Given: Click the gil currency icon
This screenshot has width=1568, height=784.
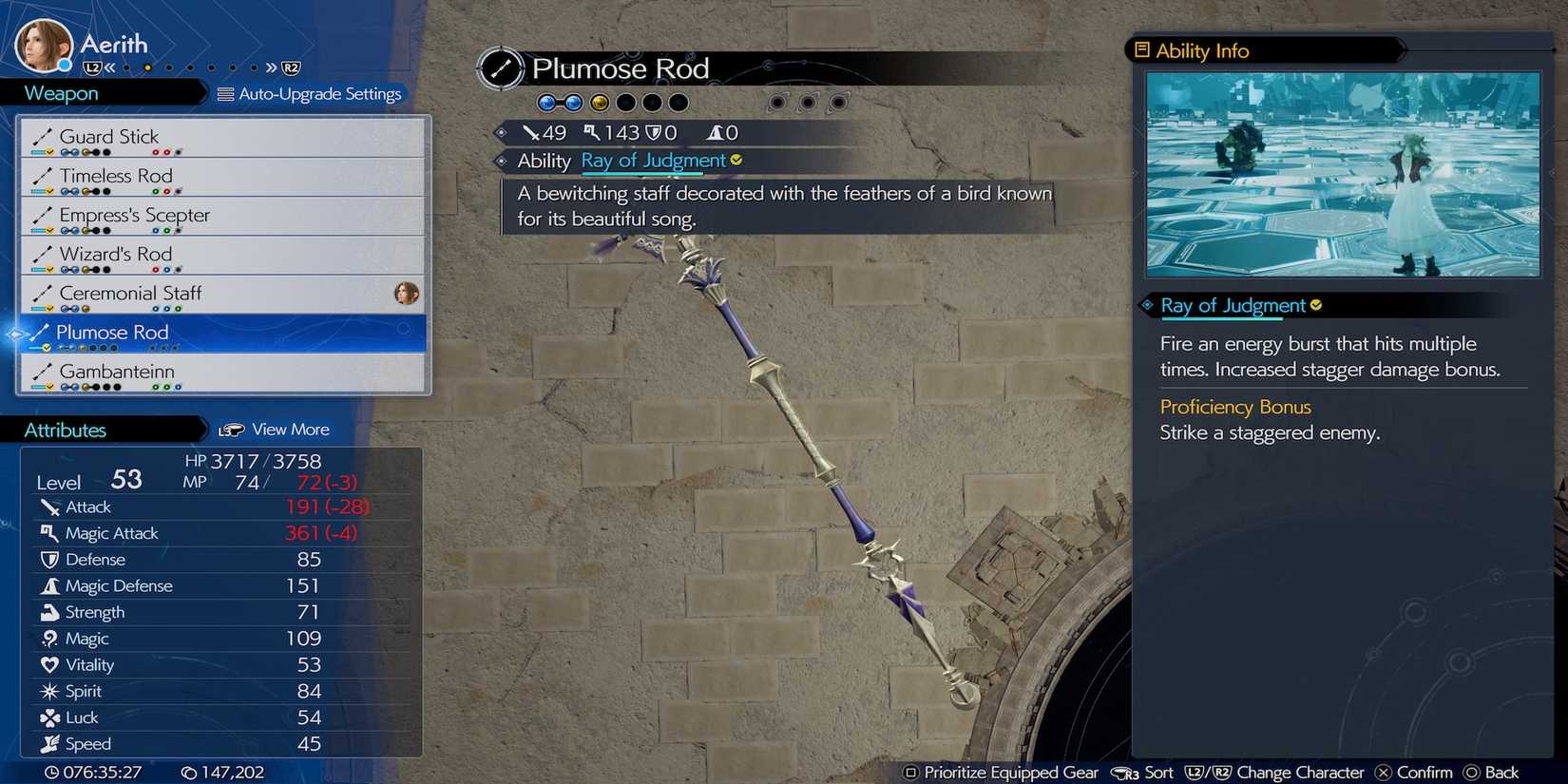Looking at the screenshot, I should click(191, 773).
